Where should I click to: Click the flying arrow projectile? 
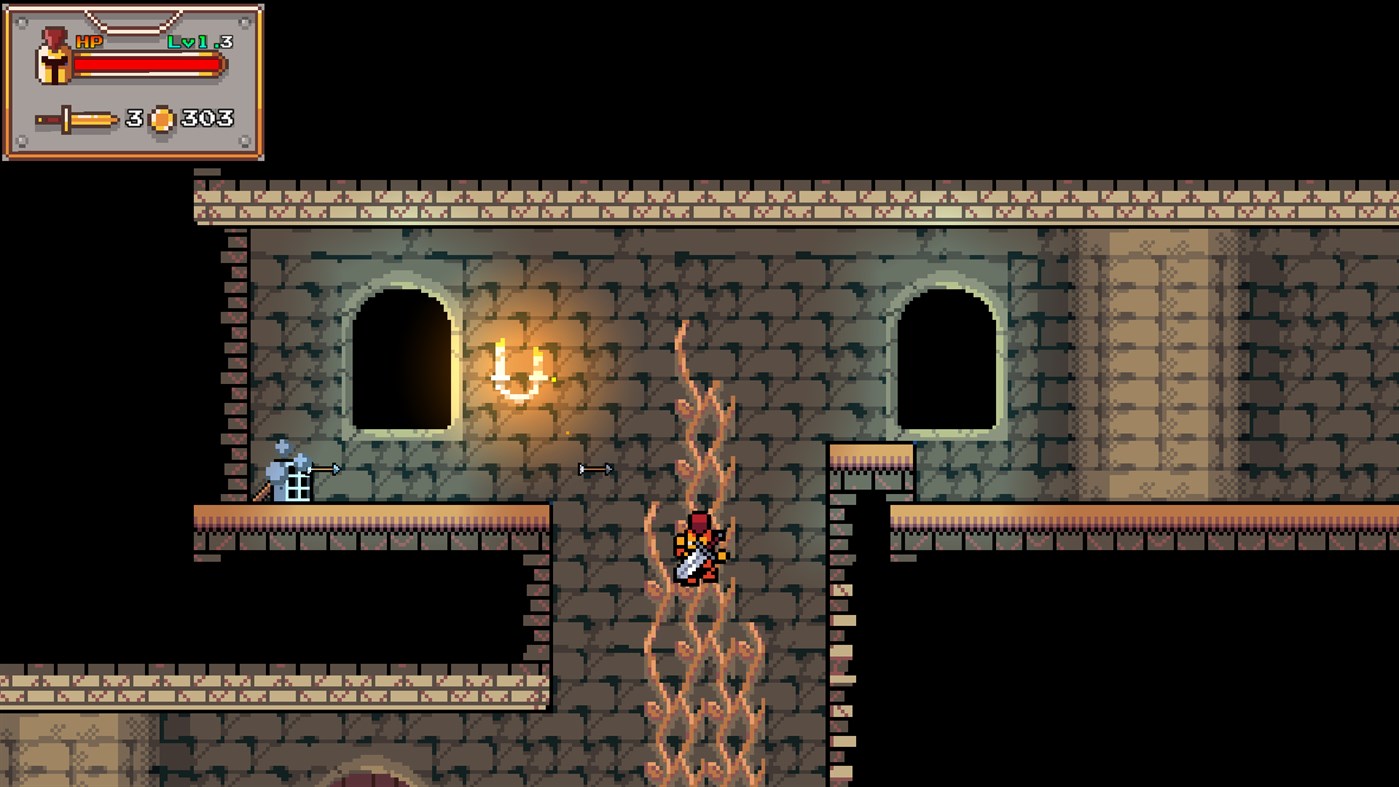(595, 467)
